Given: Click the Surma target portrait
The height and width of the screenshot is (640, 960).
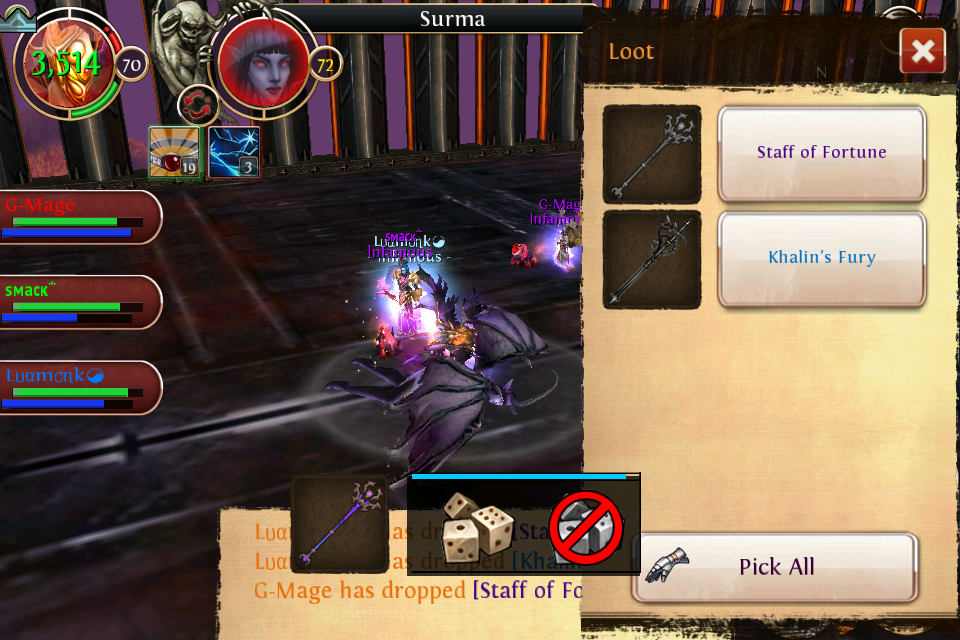Looking at the screenshot, I should pyautogui.click(x=262, y=64).
